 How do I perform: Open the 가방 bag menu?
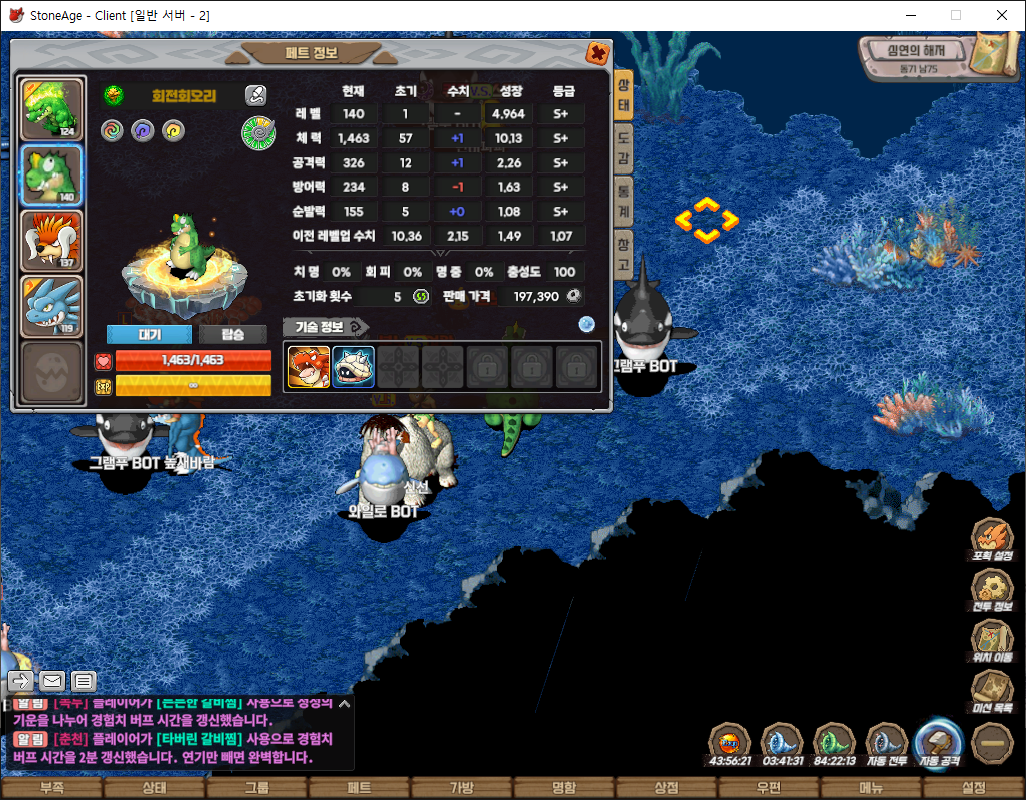461,788
